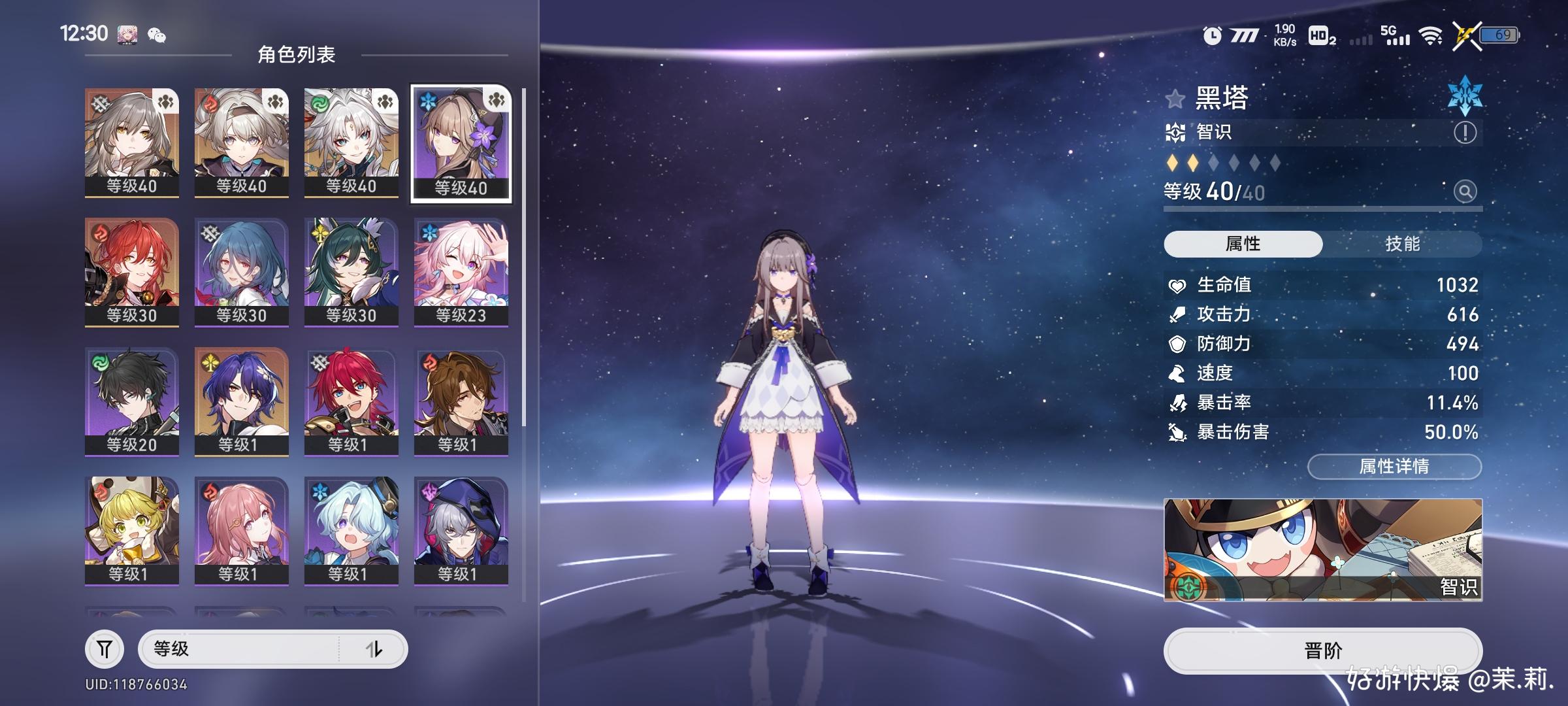Pick the gray-haired level 40 Trailblazer portrait
Screen dimensions: 1568x706
[x=131, y=142]
